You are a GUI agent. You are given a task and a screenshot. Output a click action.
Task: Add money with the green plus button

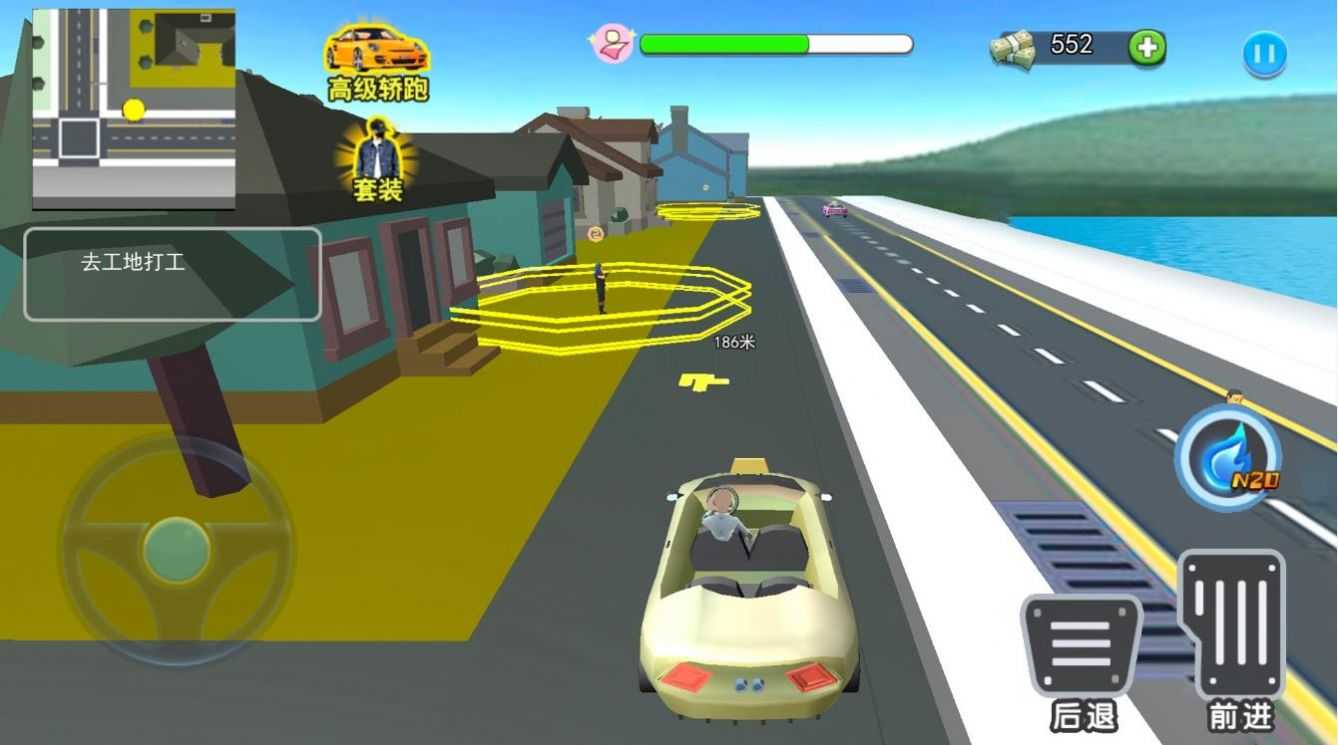pos(1147,47)
